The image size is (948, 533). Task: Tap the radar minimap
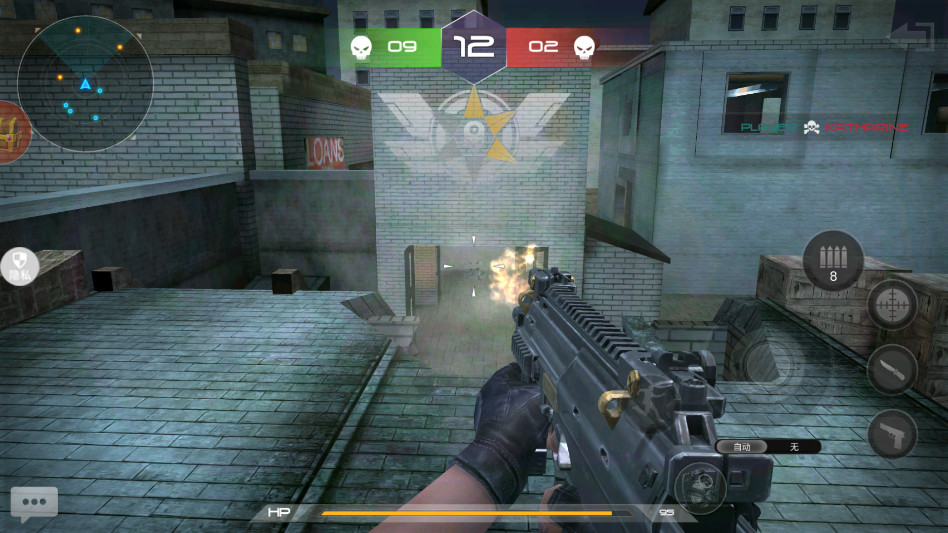click(85, 84)
